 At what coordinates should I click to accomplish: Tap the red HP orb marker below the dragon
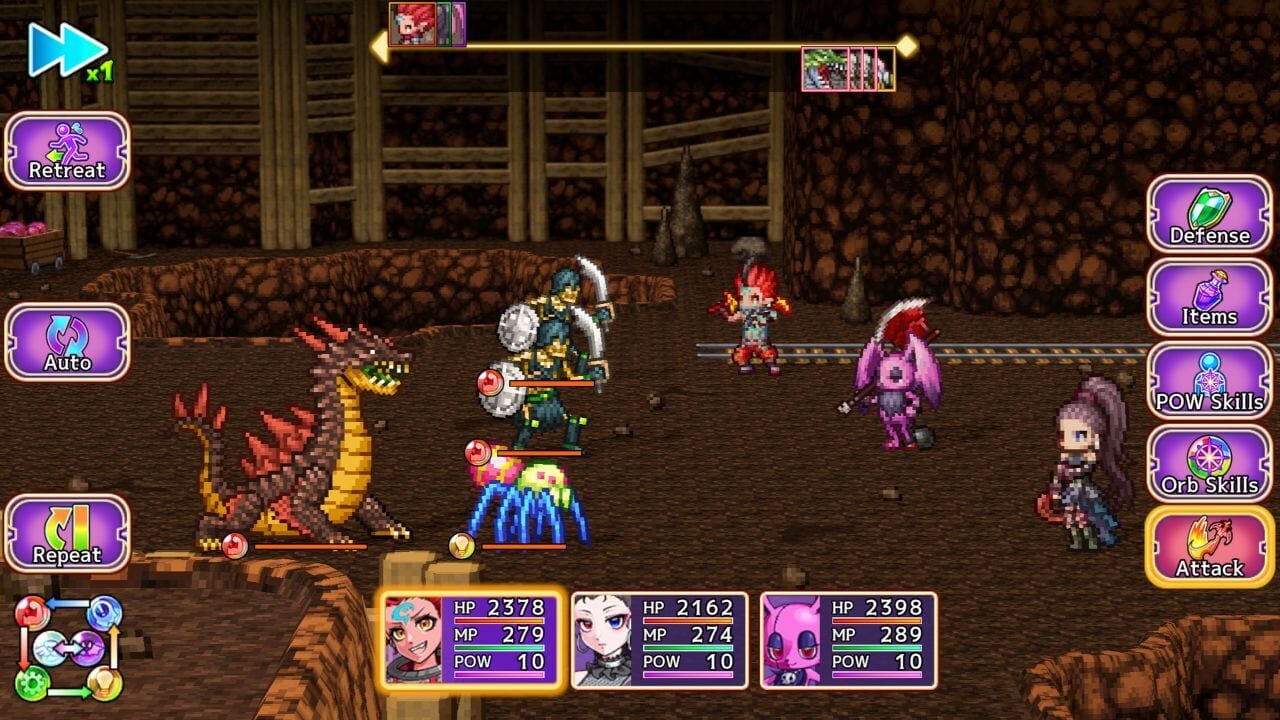(235, 545)
